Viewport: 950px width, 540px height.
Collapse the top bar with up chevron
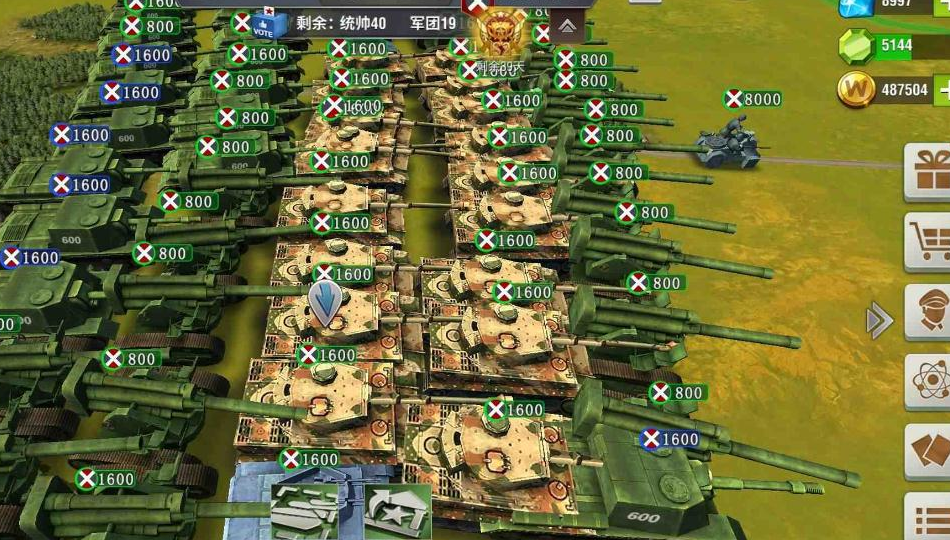pyautogui.click(x=567, y=25)
